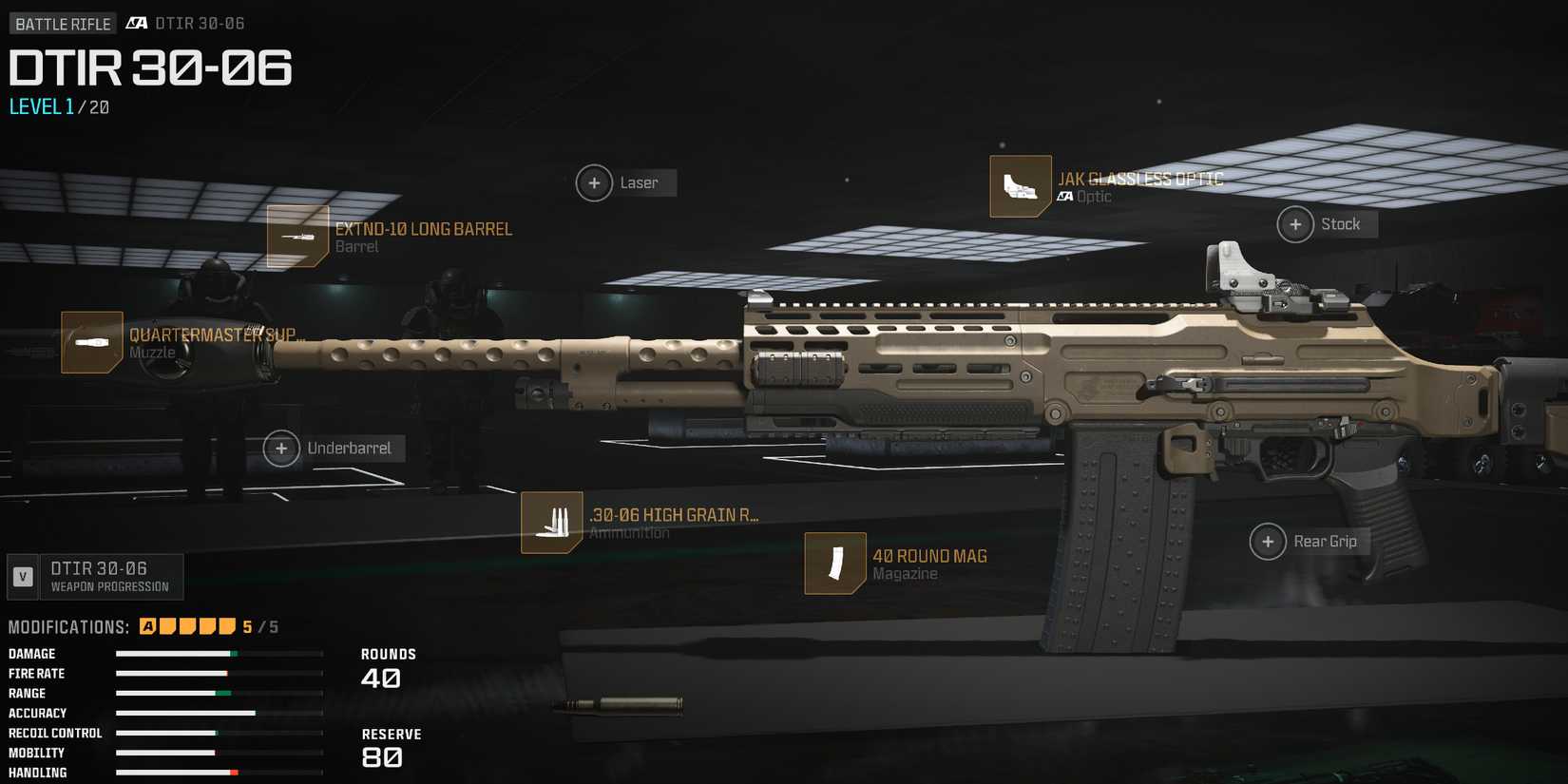Open the Rear Grip attachment slot
1568x784 pixels.
point(1268,541)
